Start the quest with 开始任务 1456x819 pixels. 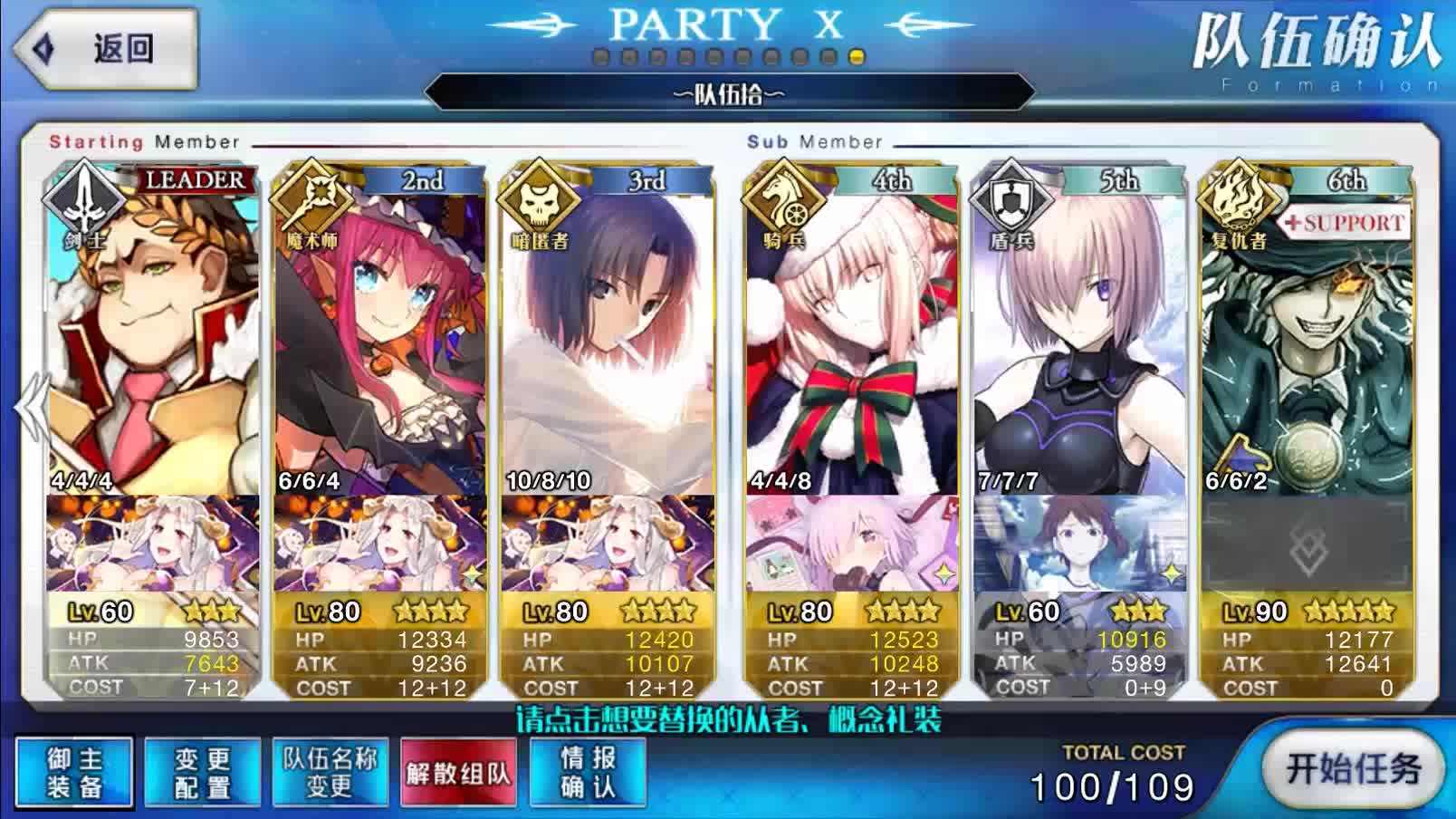pos(1353,770)
